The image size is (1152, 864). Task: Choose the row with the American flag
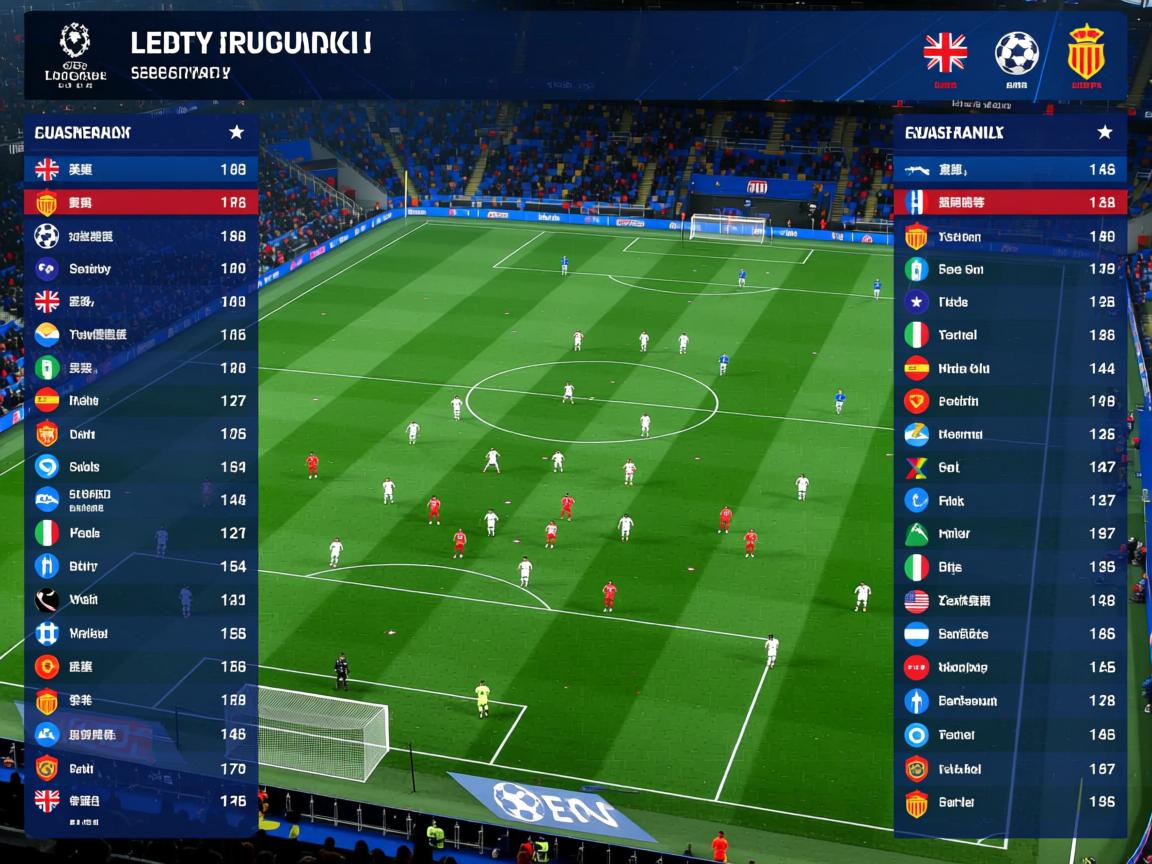pyautogui.click(x=1010, y=601)
